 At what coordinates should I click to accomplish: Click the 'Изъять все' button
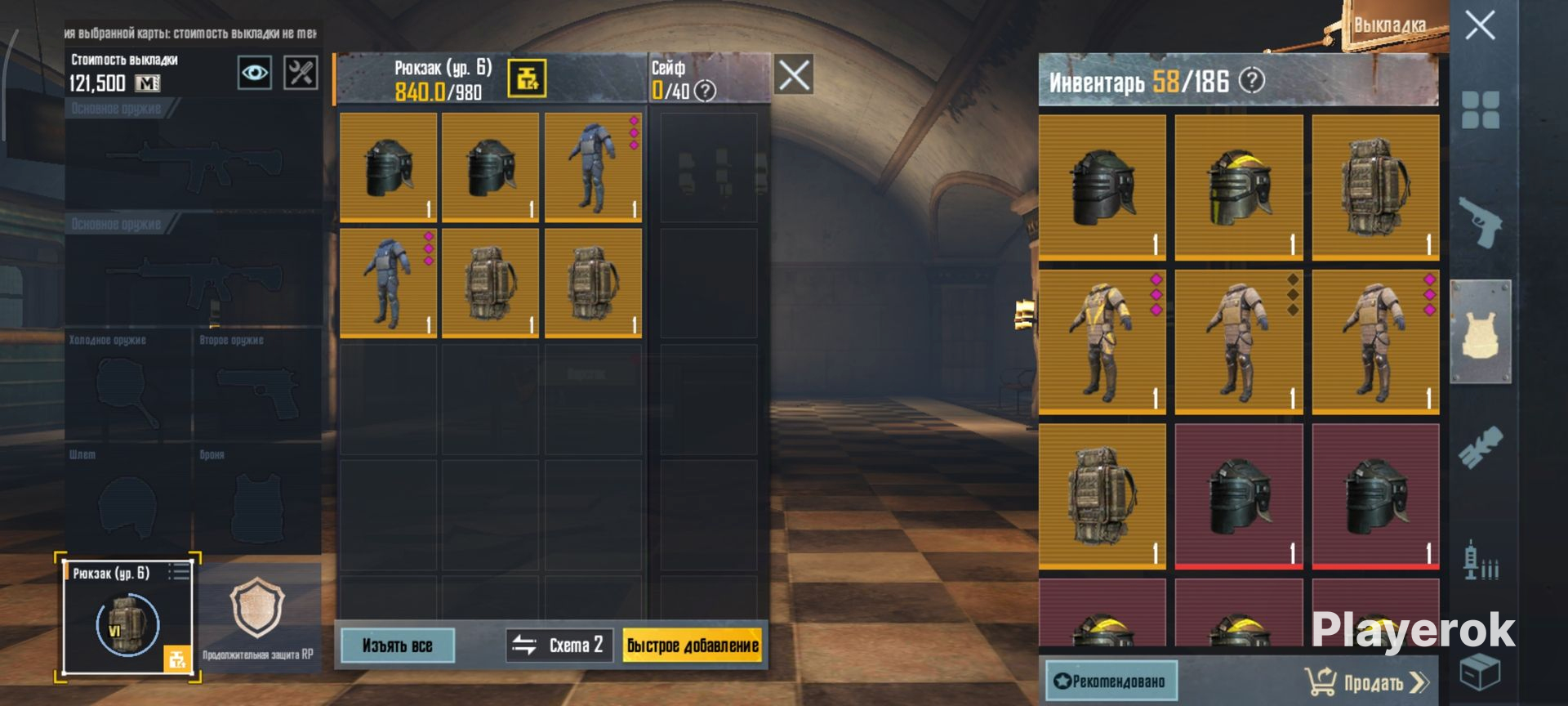[397, 646]
